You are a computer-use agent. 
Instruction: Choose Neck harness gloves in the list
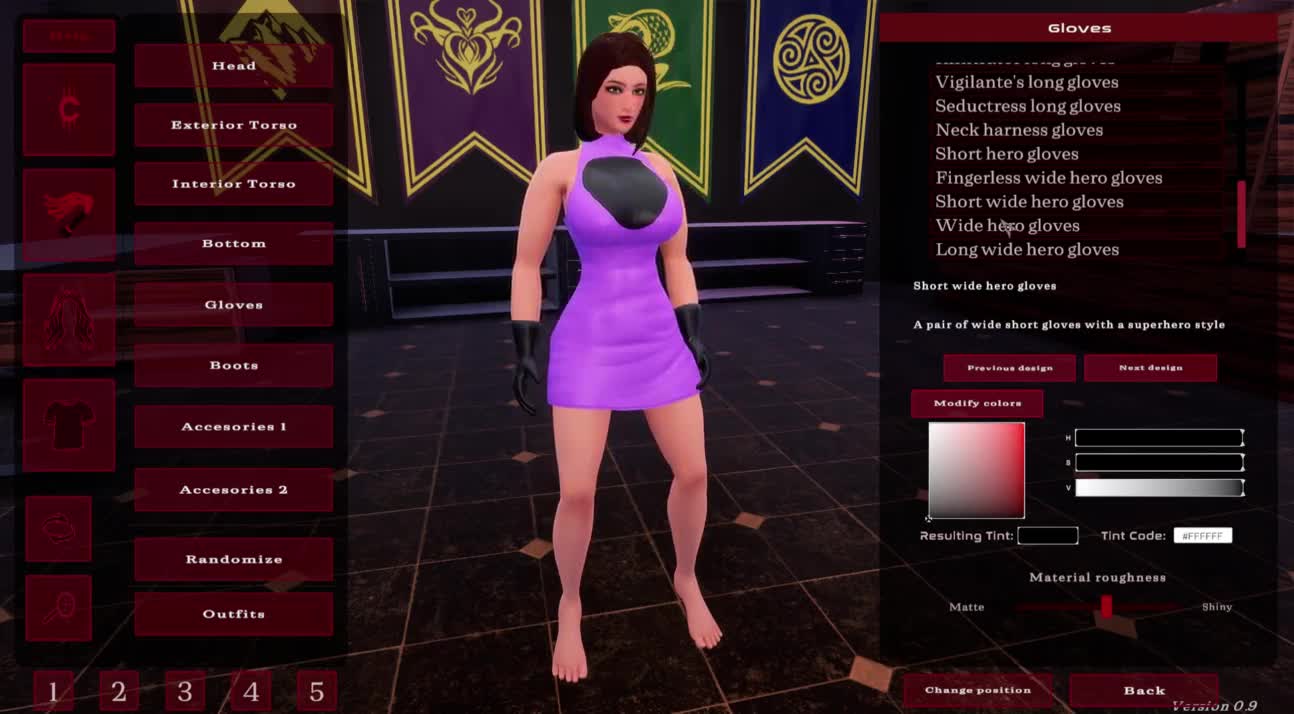pos(1019,130)
